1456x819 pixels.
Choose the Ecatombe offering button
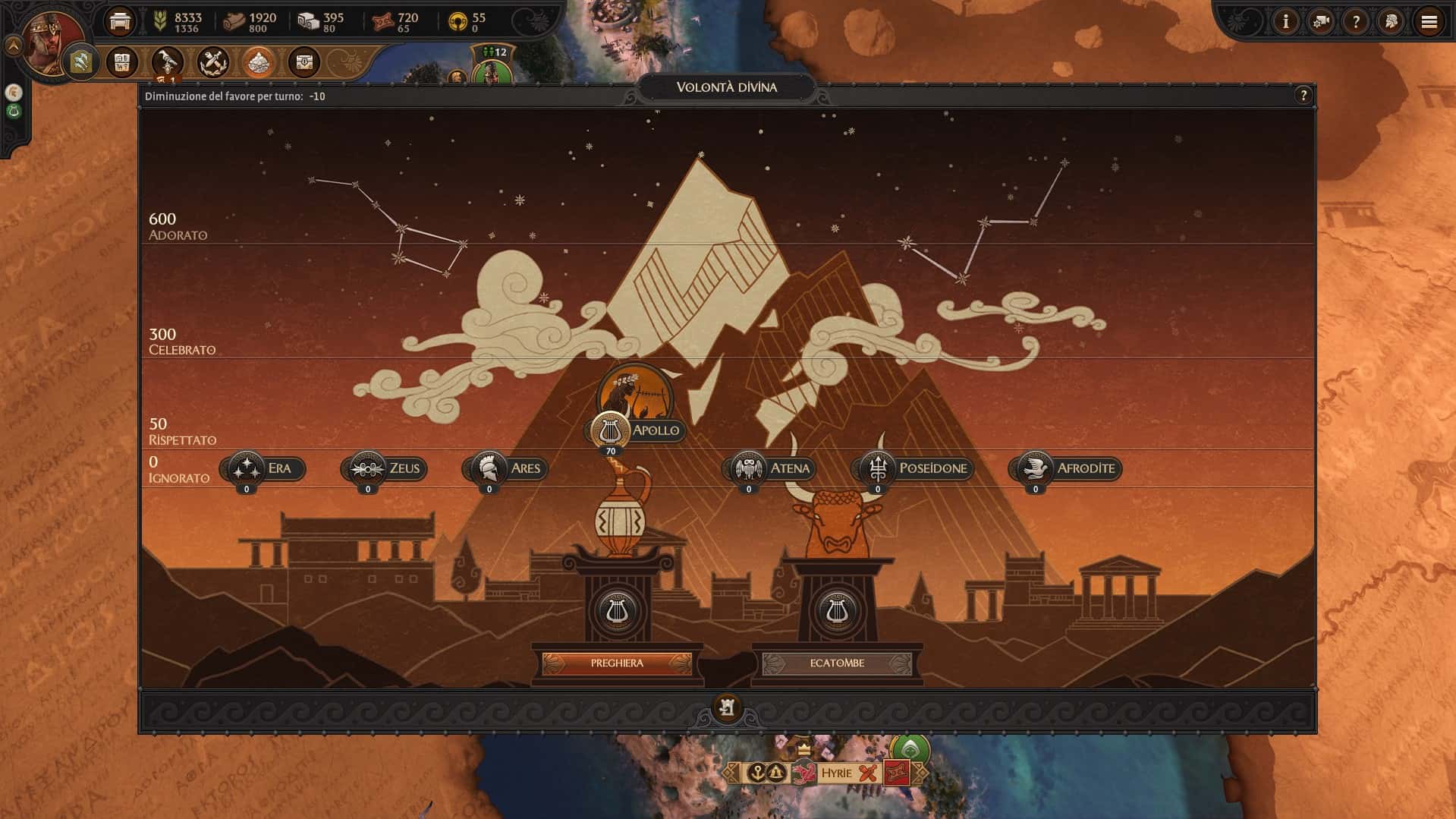837,663
